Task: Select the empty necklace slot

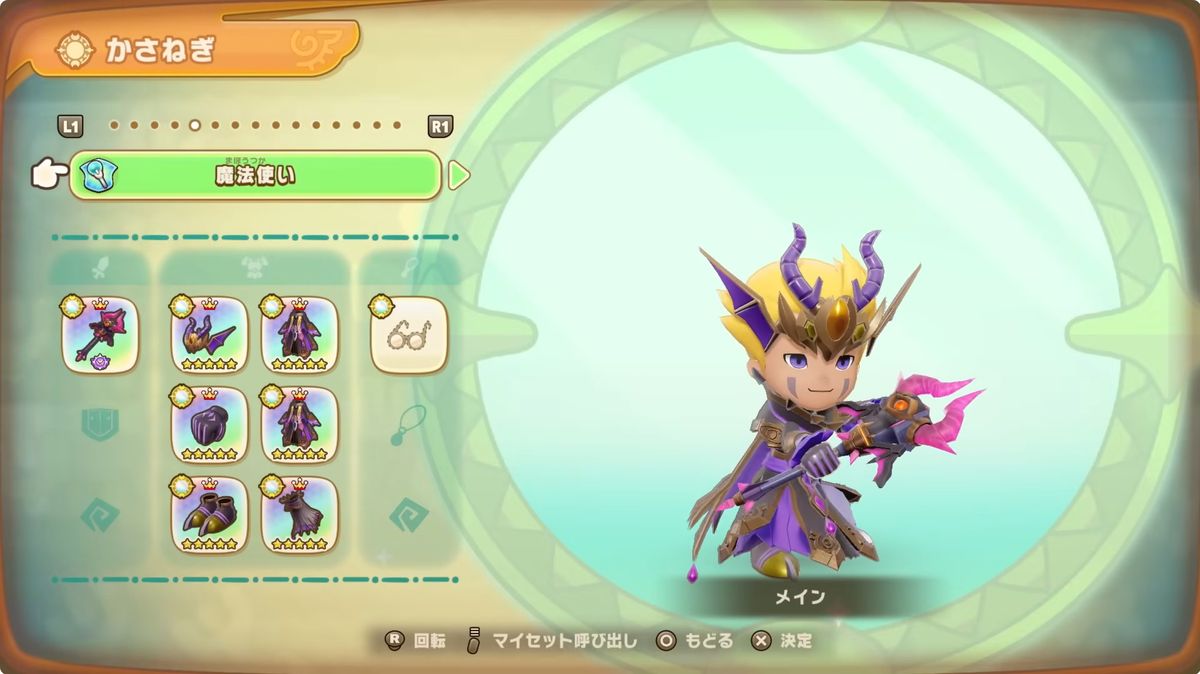Action: [409, 425]
